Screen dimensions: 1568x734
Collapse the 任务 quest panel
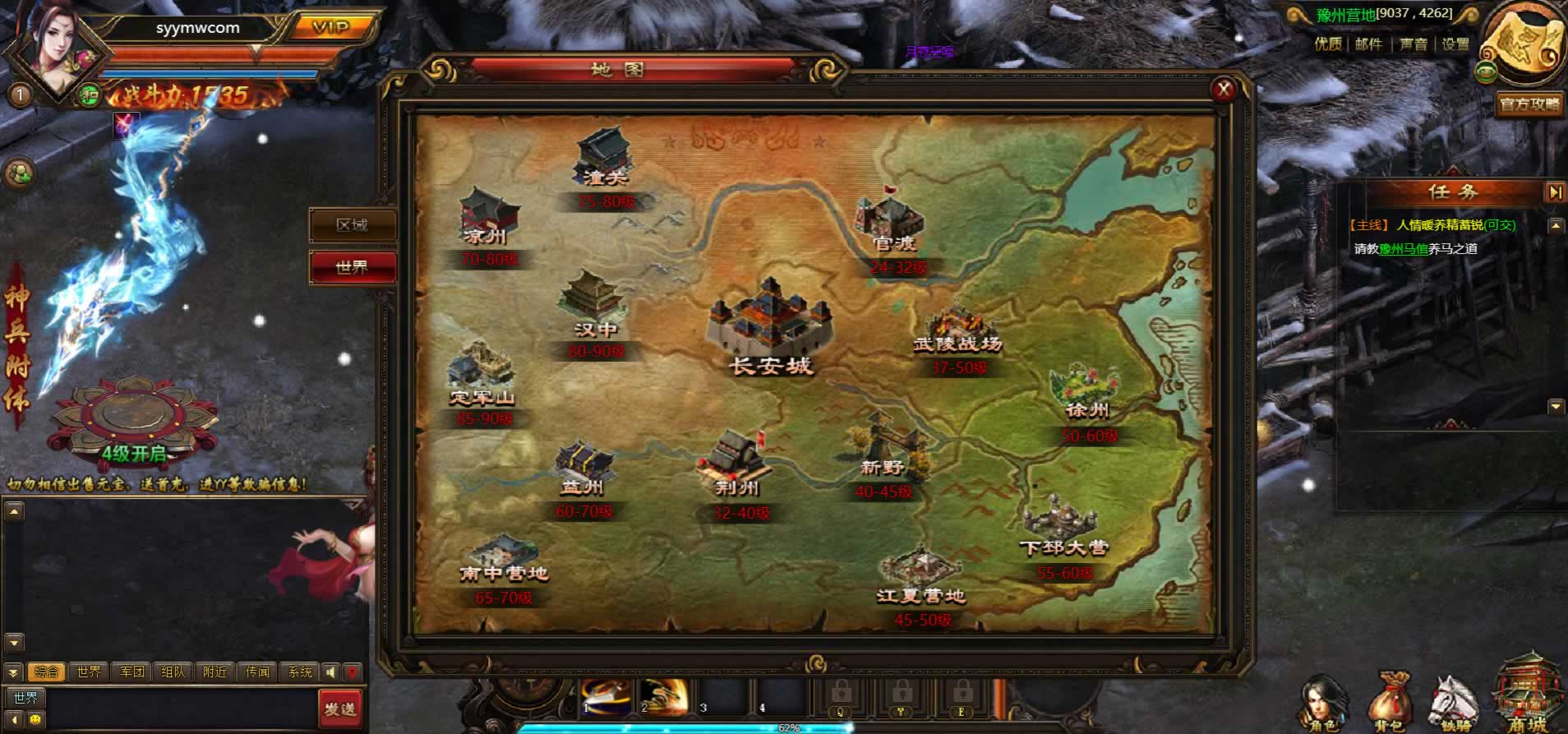[x=1555, y=192]
